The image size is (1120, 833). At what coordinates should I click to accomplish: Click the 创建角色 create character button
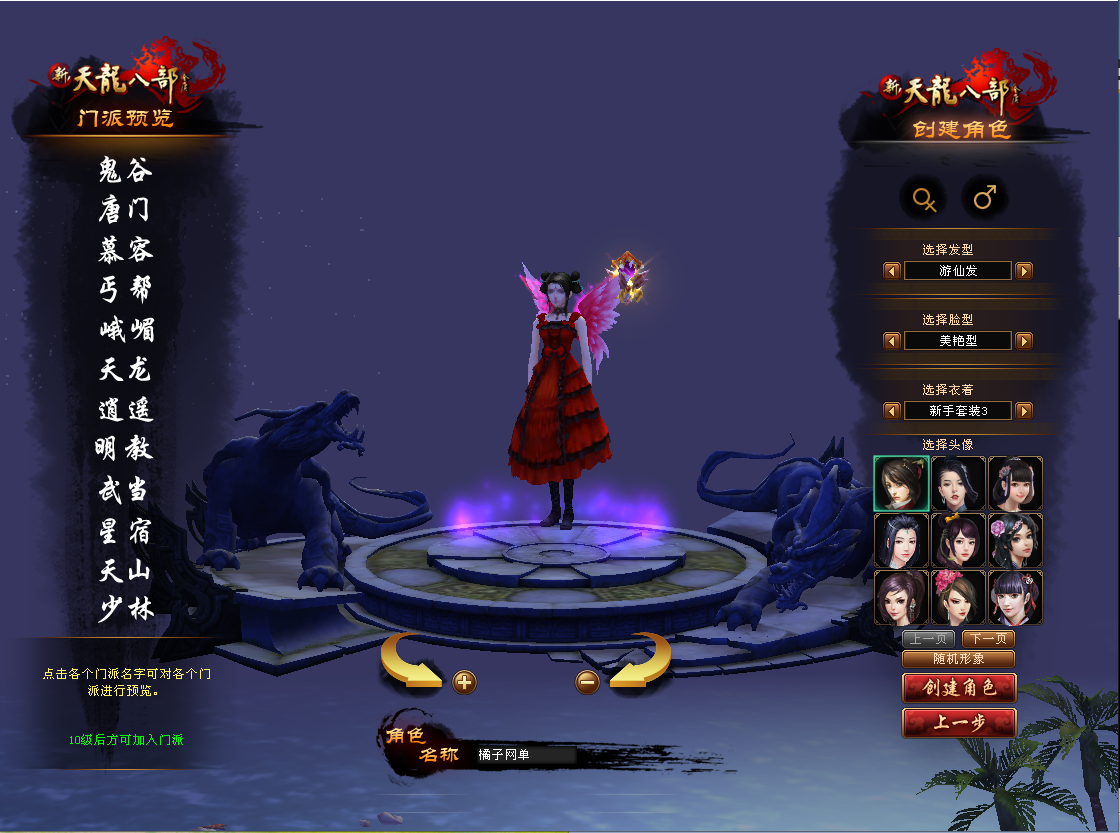[959, 688]
